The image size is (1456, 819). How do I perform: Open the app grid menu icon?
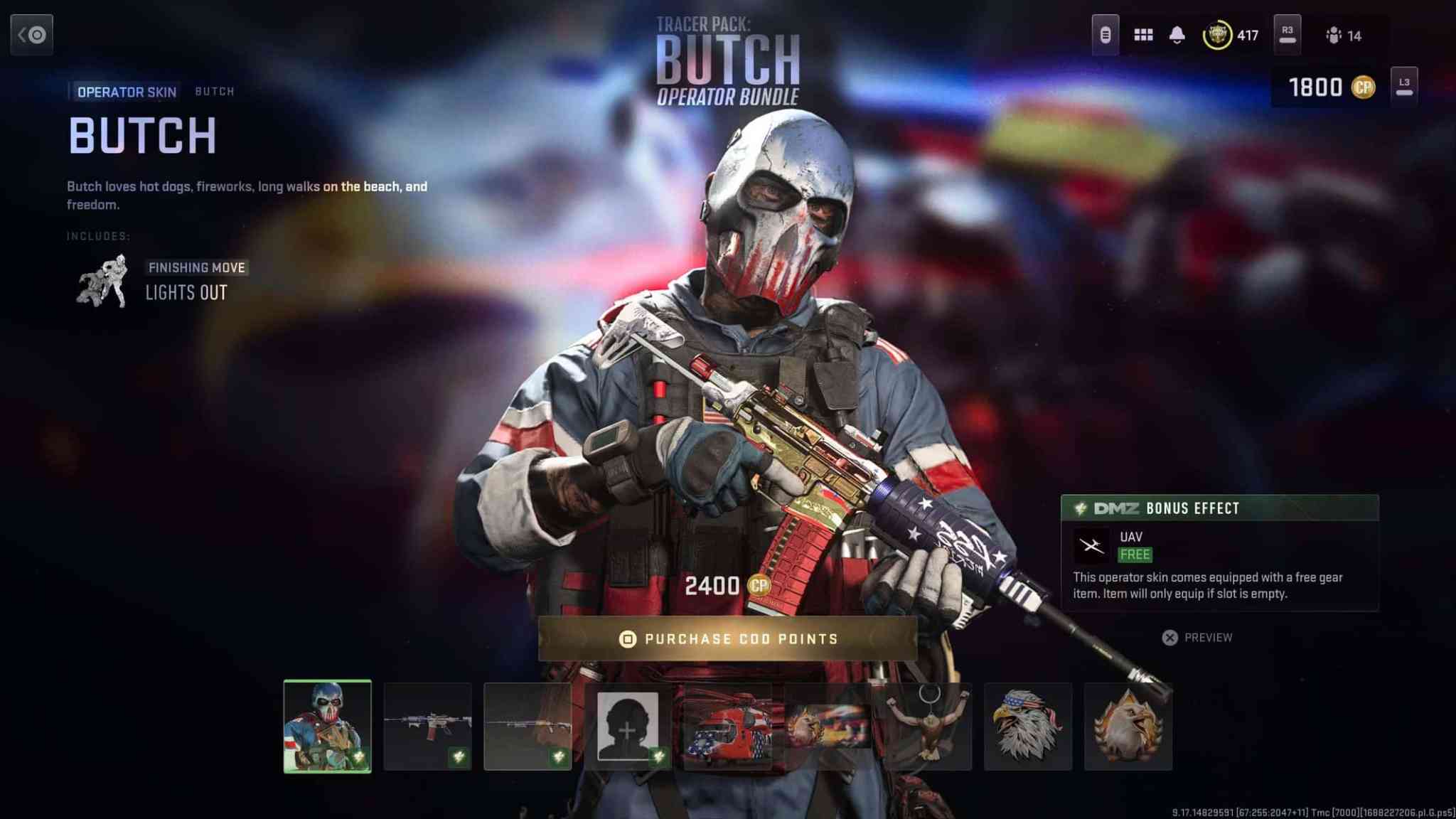[1142, 33]
